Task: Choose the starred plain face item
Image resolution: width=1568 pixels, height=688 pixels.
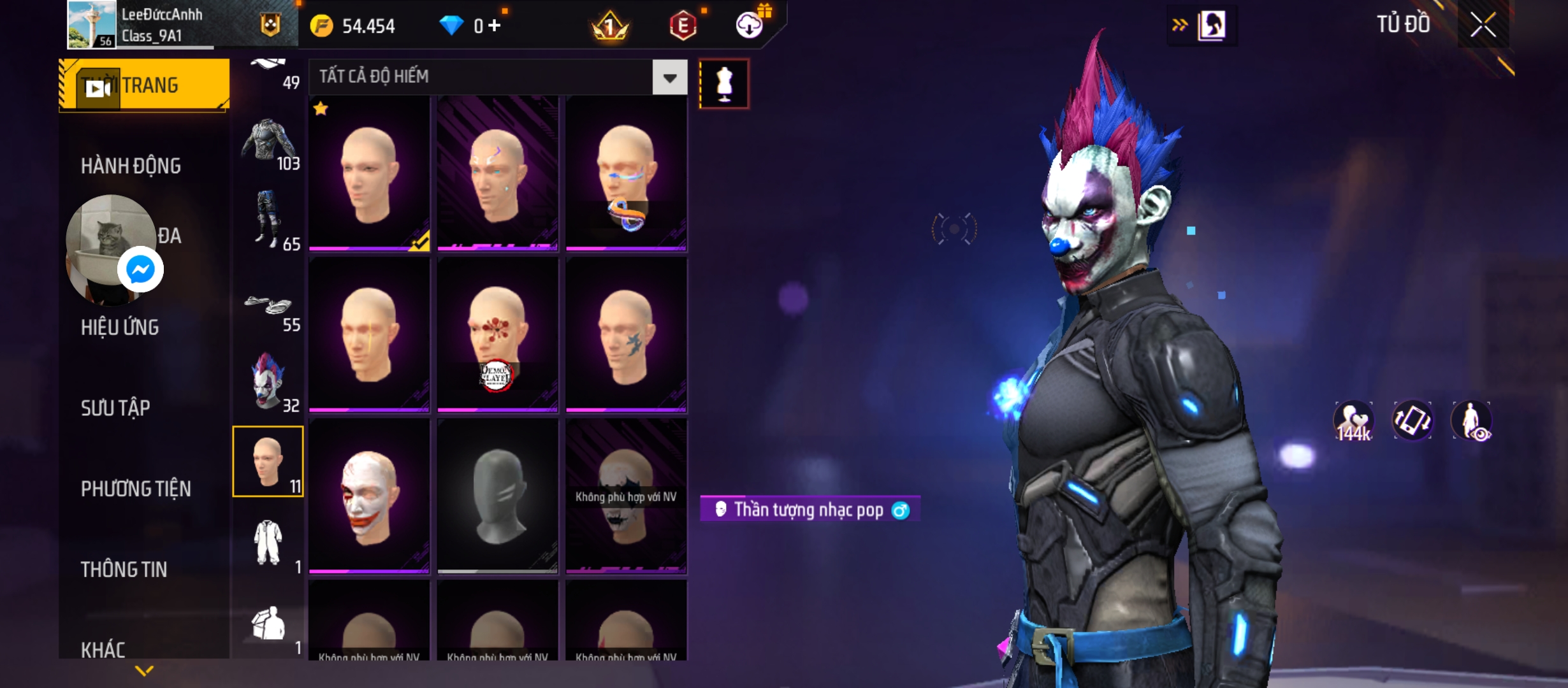Action: tap(369, 173)
